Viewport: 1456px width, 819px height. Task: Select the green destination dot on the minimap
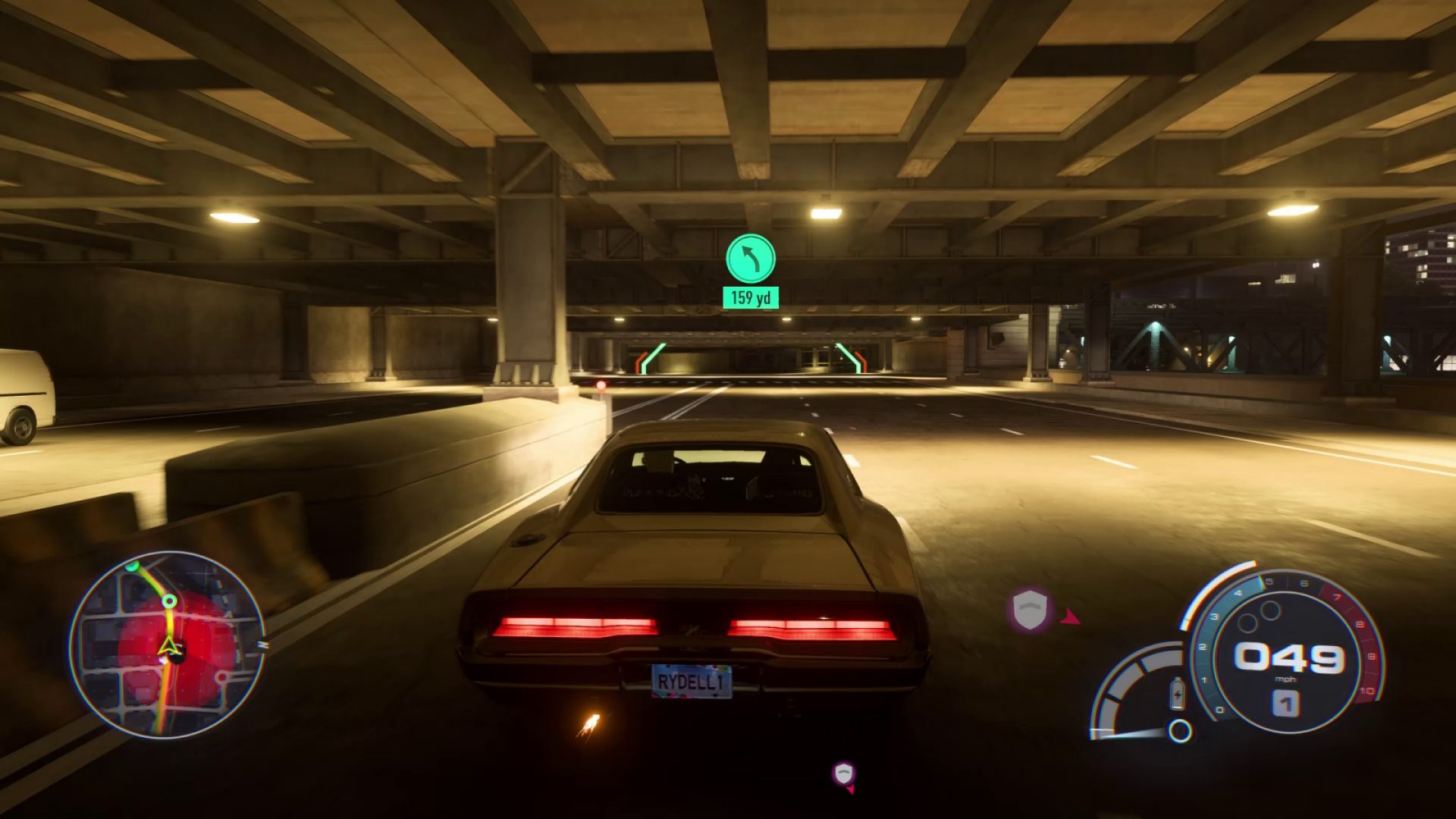(132, 566)
